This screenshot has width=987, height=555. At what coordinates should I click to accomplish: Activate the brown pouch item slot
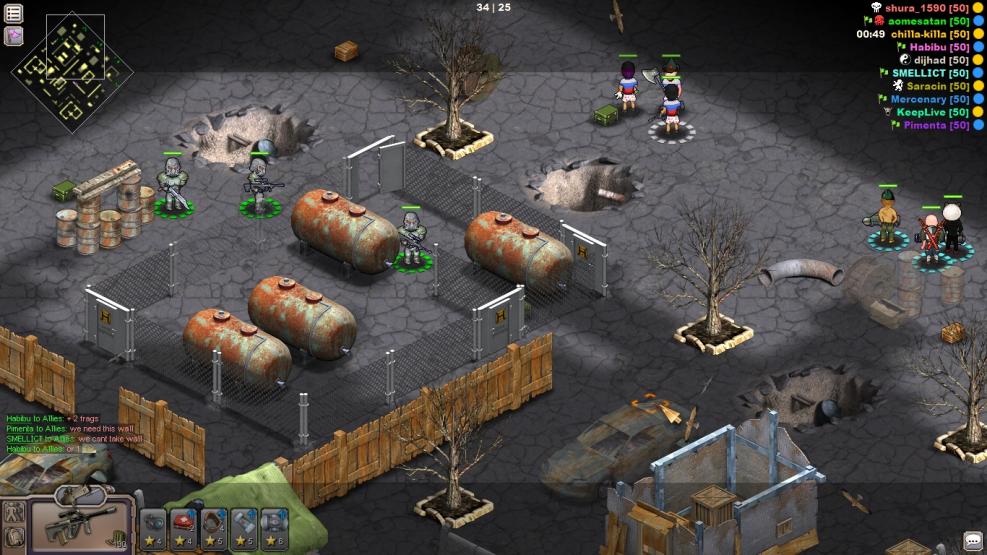tap(214, 523)
